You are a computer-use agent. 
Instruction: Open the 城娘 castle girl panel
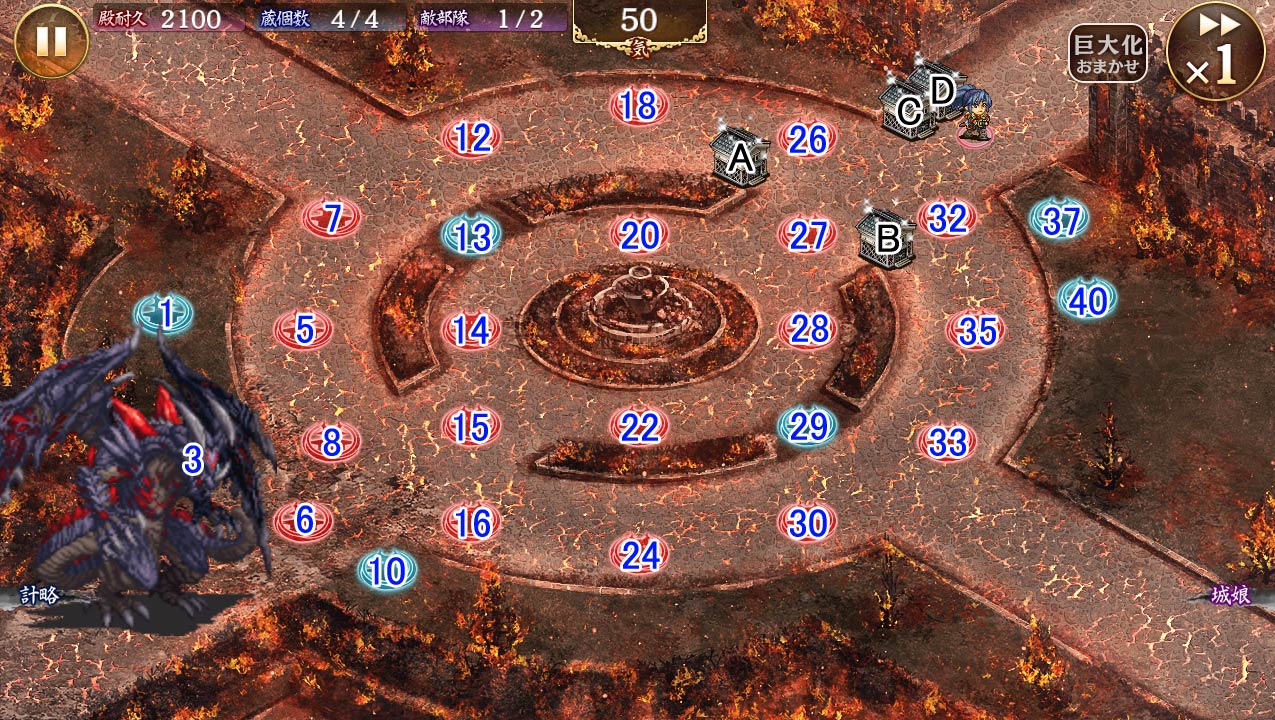(1230, 596)
